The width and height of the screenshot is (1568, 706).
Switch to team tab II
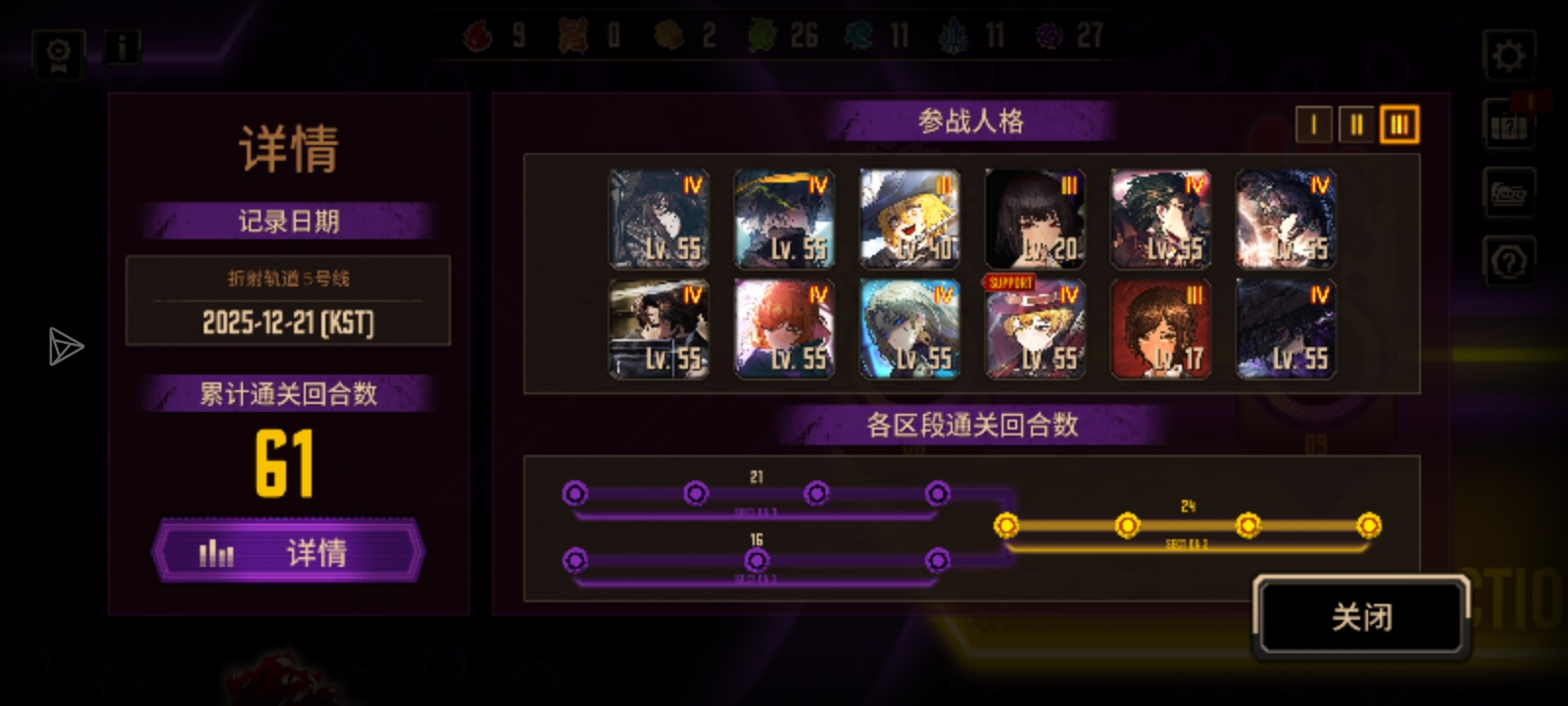(x=1357, y=125)
